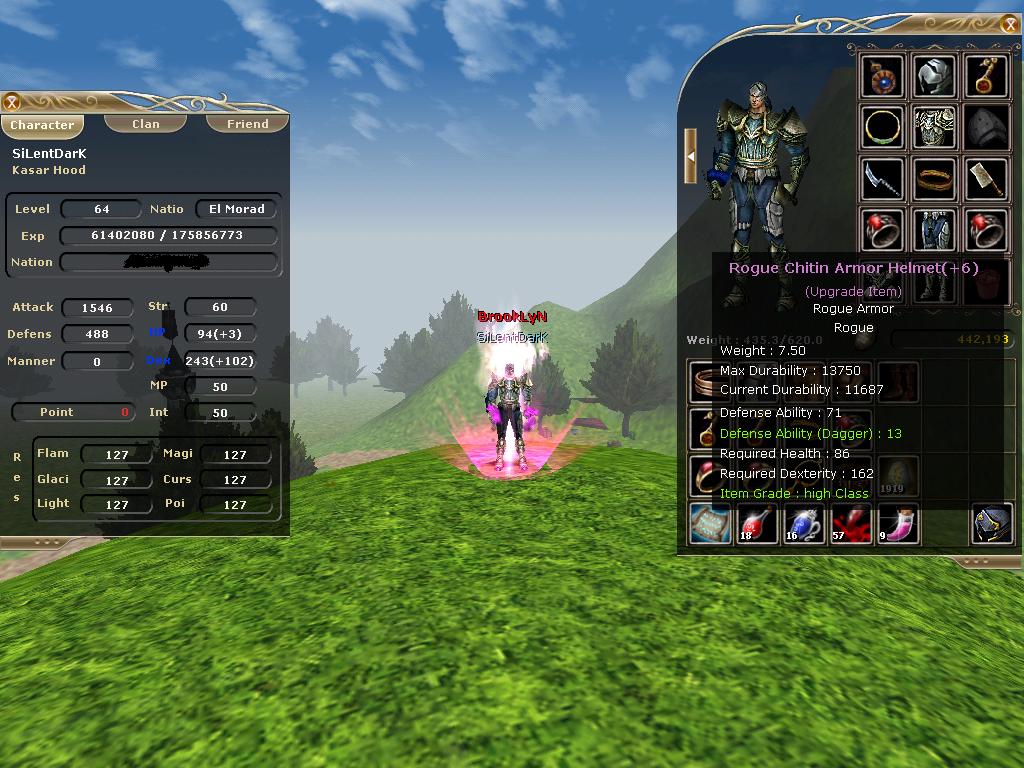Screen dimensions: 1024x768
Task: Select the blue gem earring slot
Action: coord(883,77)
